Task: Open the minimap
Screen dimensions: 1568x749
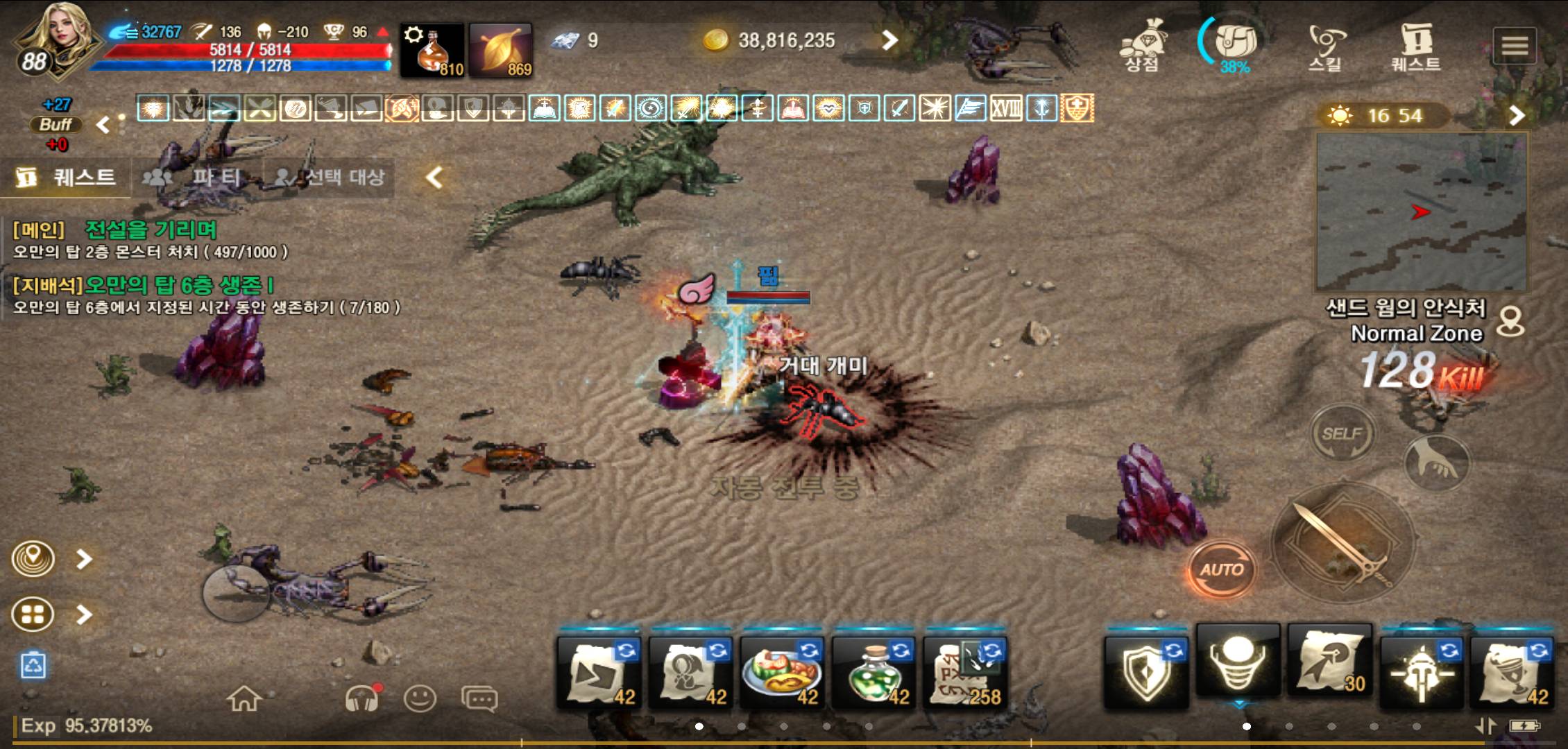Action: click(1421, 212)
